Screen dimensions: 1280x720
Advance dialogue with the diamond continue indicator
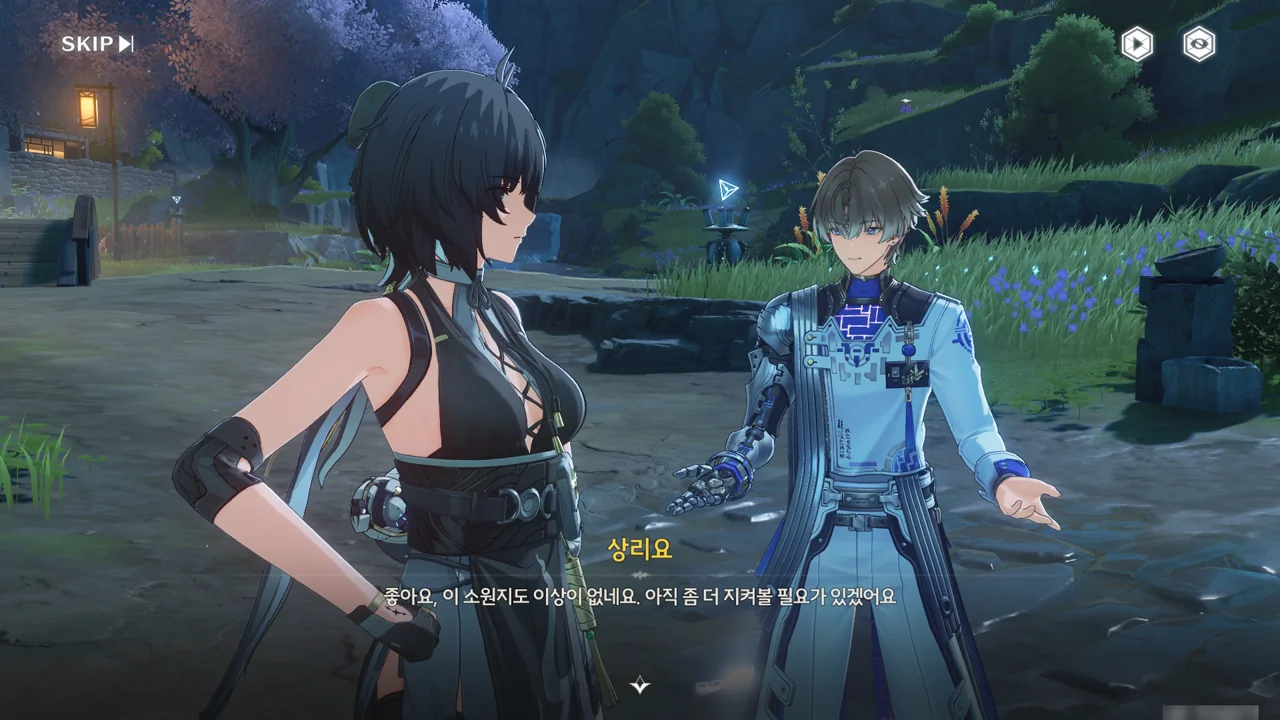click(640, 685)
